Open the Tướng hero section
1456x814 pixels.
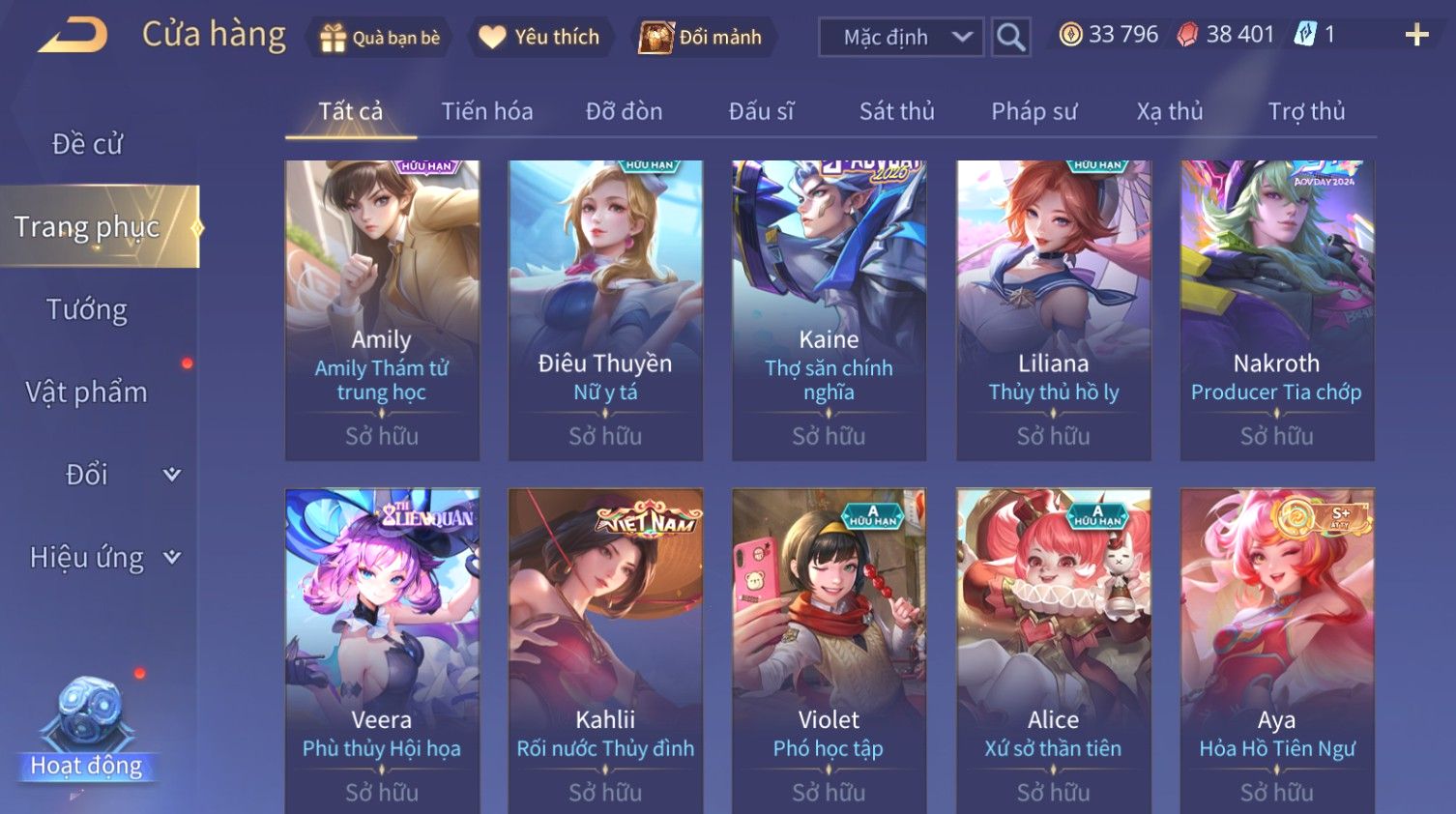pyautogui.click(x=87, y=309)
